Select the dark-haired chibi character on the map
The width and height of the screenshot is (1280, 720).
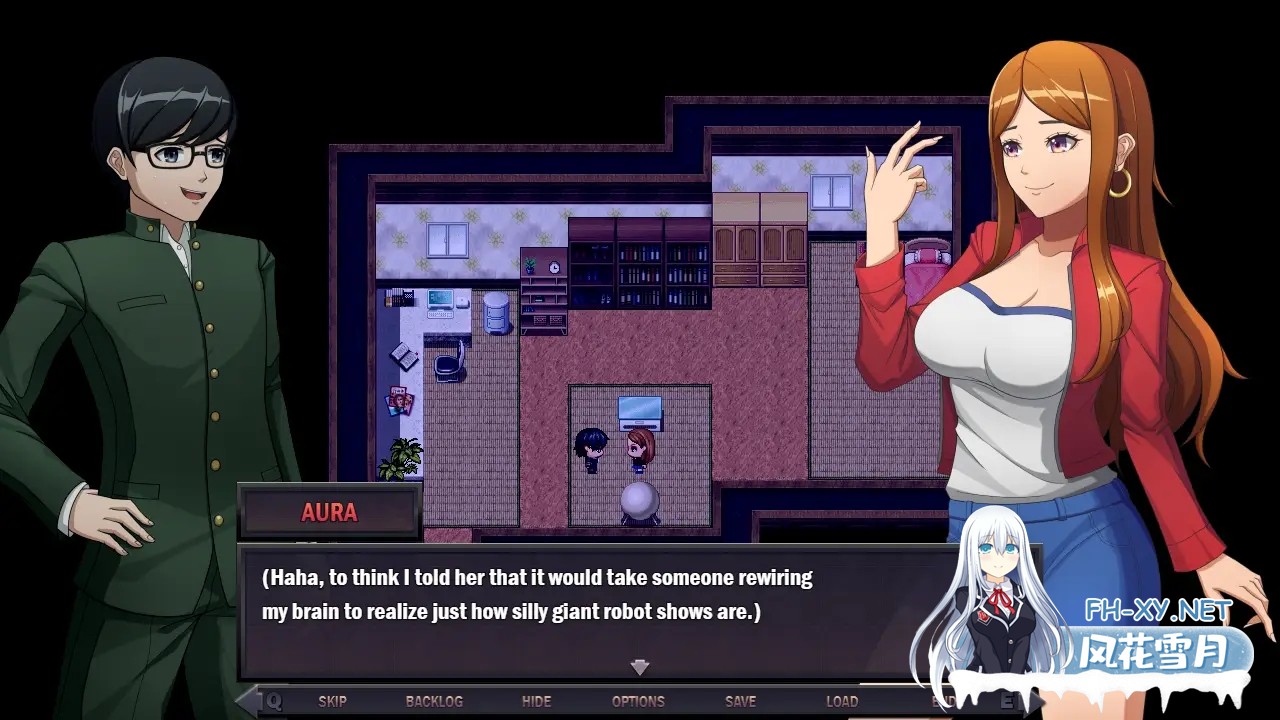pyautogui.click(x=590, y=450)
